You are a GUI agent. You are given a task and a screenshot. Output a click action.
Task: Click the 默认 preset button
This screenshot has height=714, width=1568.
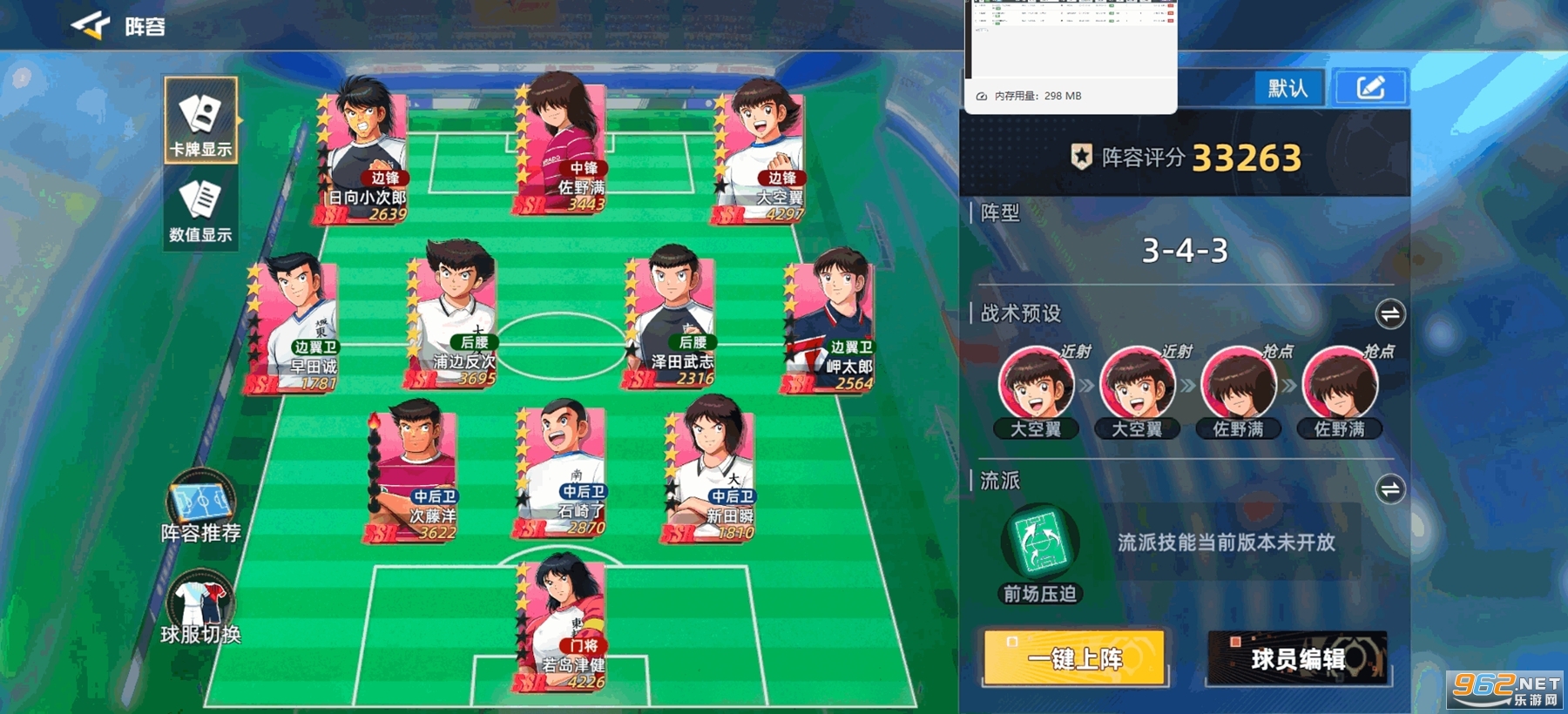1288,88
